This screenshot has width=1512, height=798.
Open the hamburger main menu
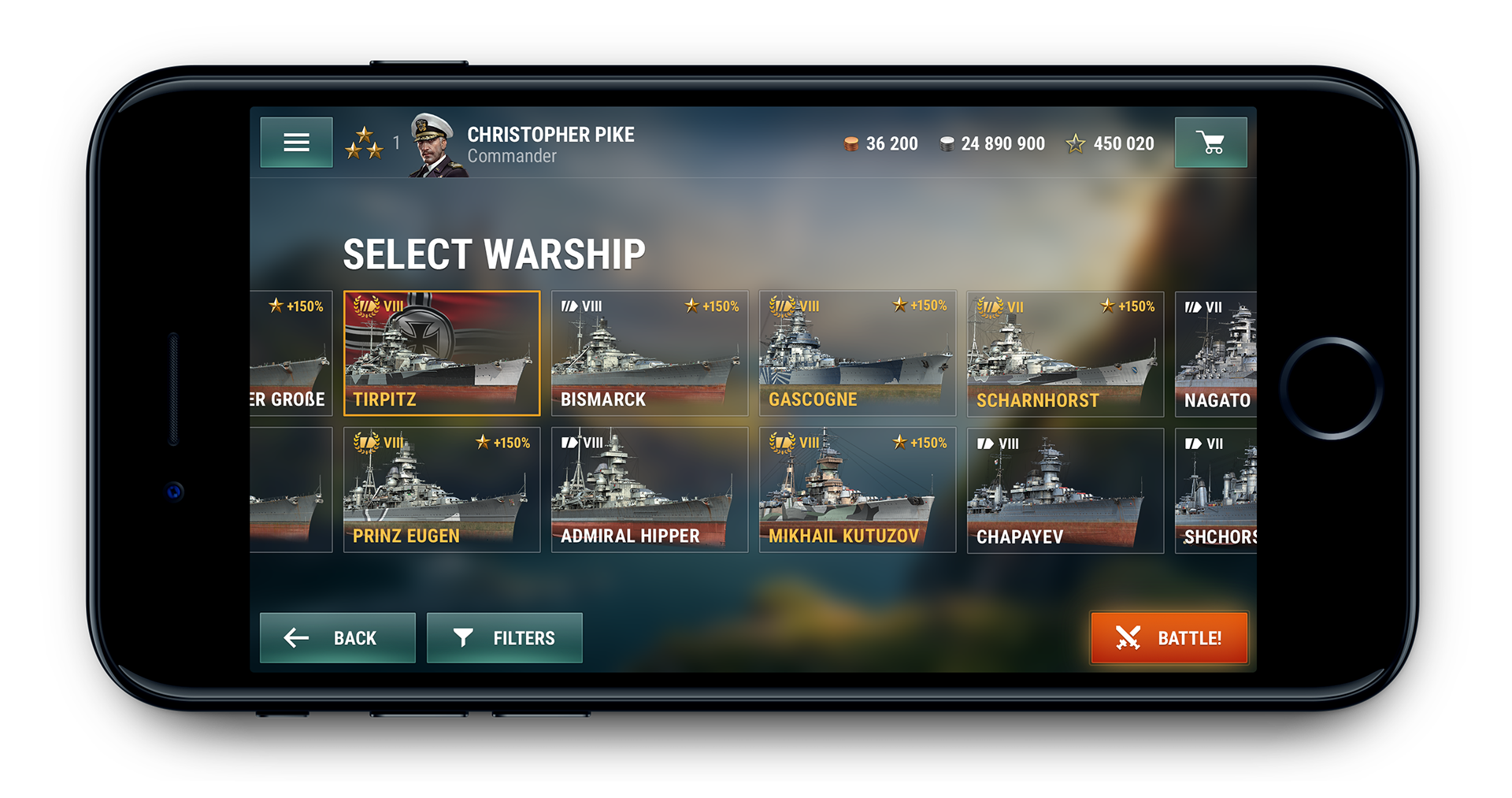pos(296,143)
